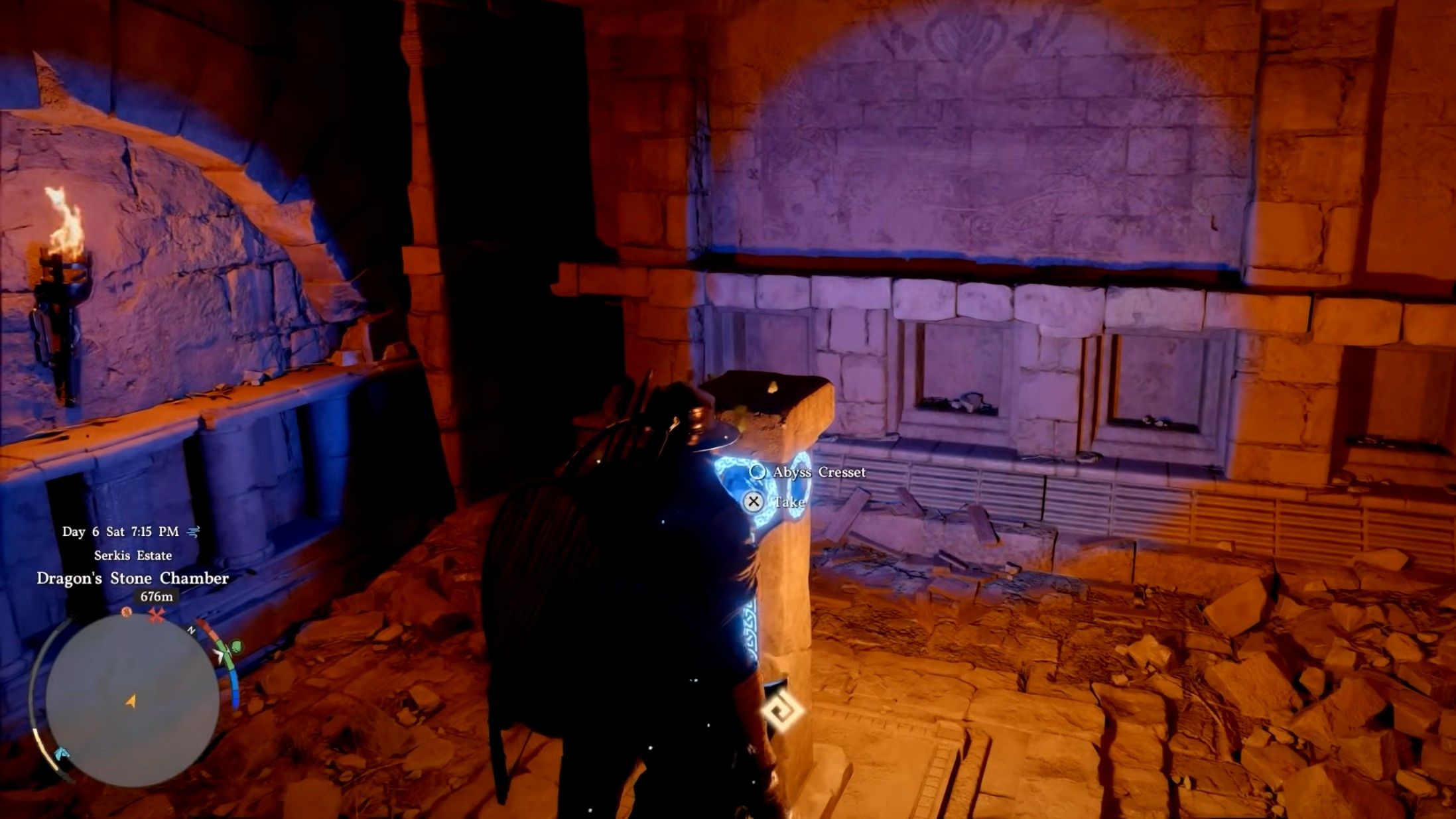
Task: Select the red X marker on the minimap rim
Action: tap(157, 616)
